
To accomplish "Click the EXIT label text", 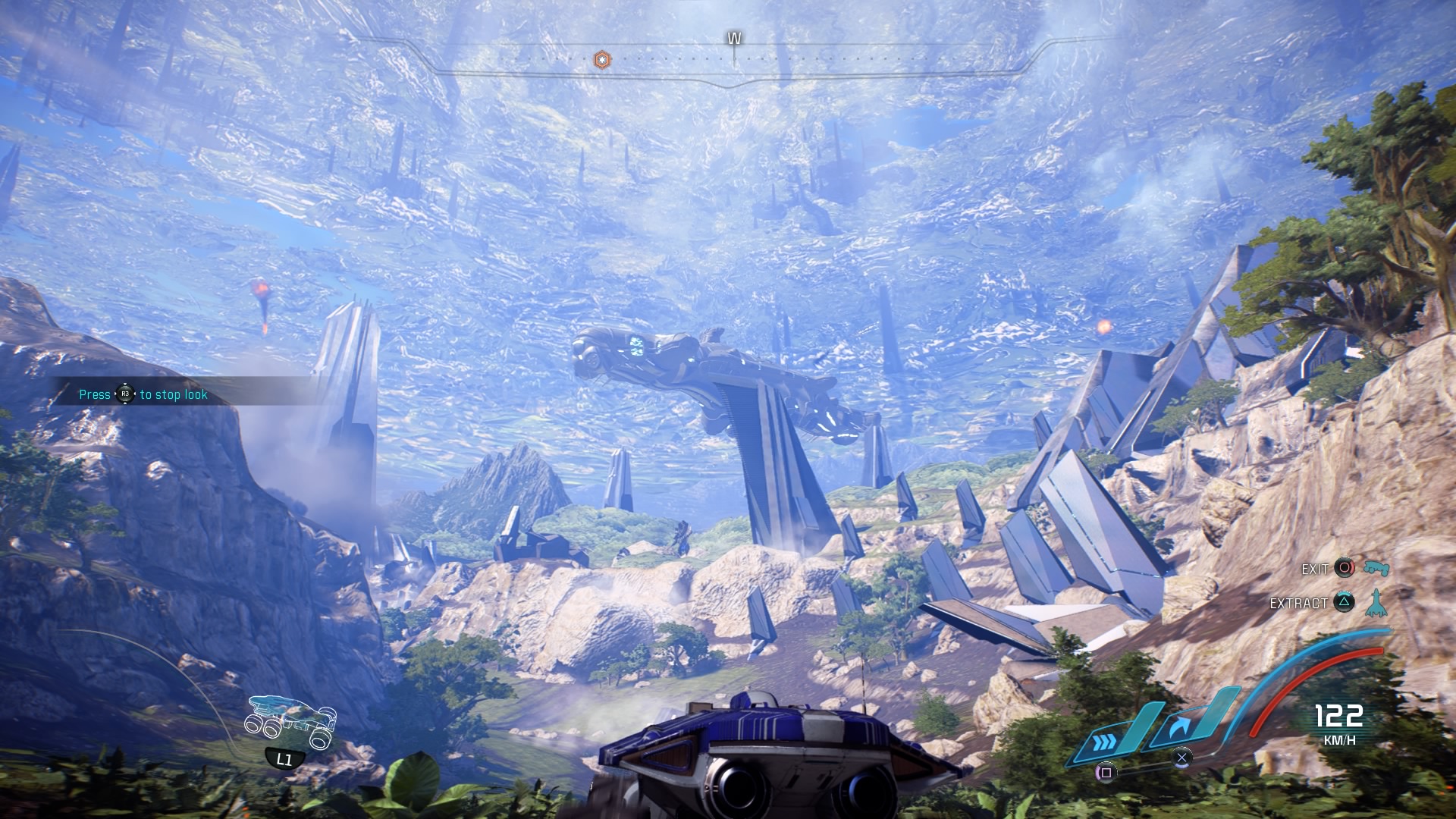I will tap(1314, 570).
